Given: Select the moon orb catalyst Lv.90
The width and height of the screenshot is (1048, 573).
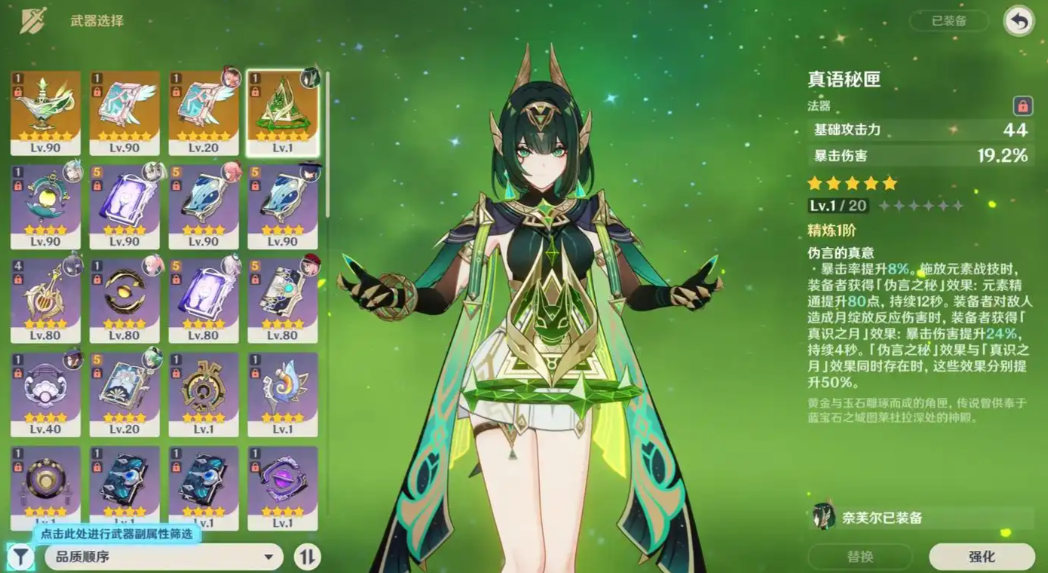Looking at the screenshot, I should tap(45, 206).
